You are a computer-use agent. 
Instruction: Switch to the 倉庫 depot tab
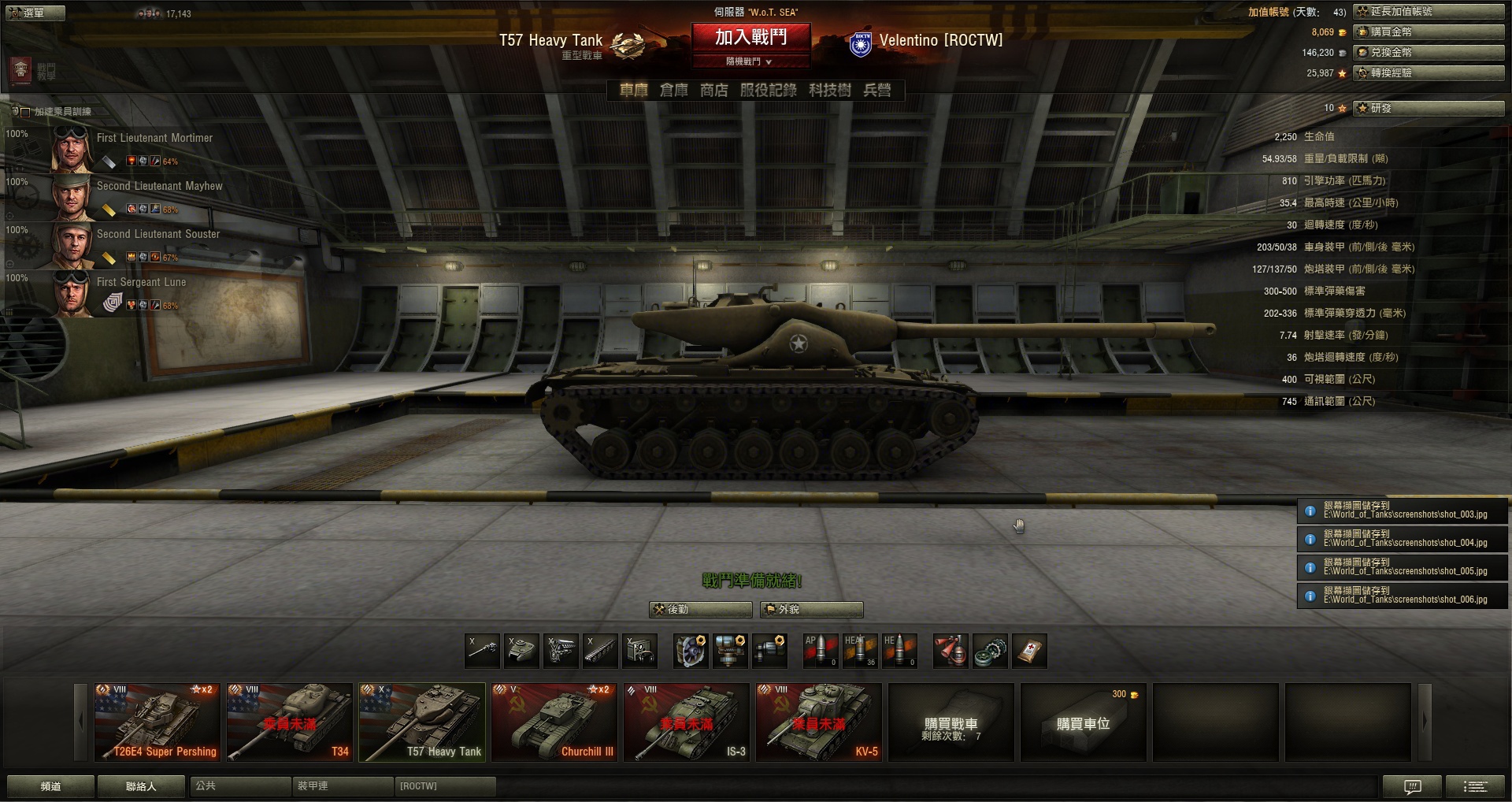click(x=673, y=91)
